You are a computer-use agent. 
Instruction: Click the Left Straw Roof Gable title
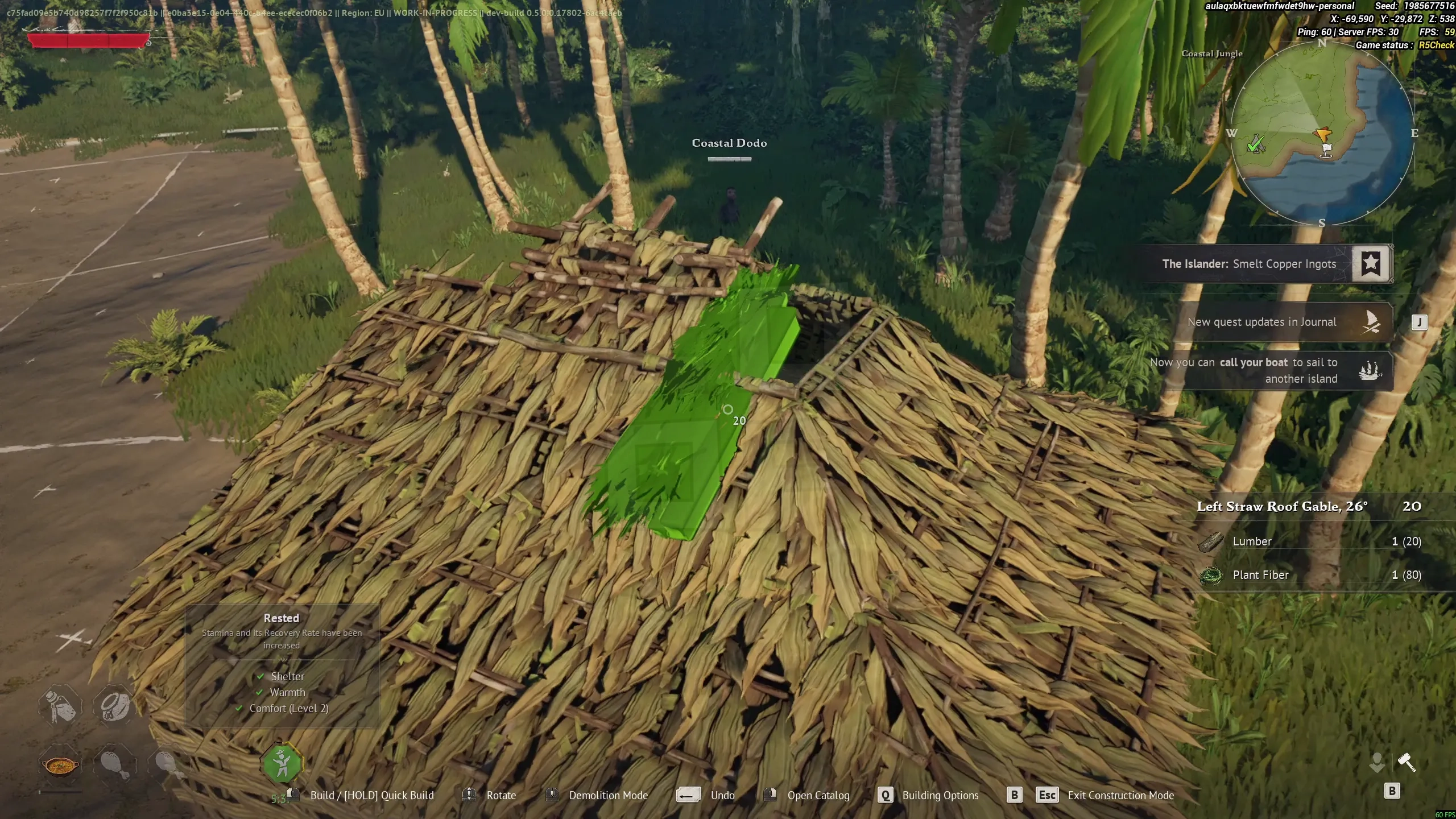tap(1282, 507)
